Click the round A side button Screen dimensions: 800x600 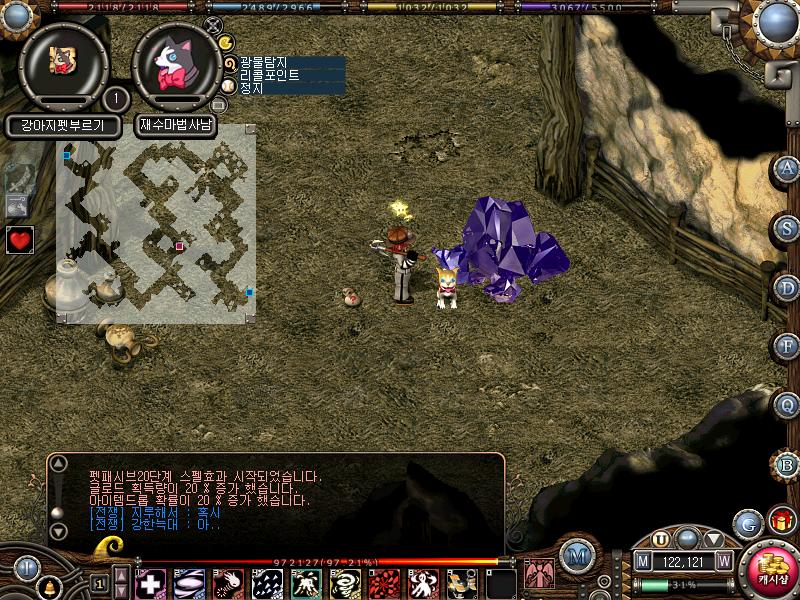point(788,169)
